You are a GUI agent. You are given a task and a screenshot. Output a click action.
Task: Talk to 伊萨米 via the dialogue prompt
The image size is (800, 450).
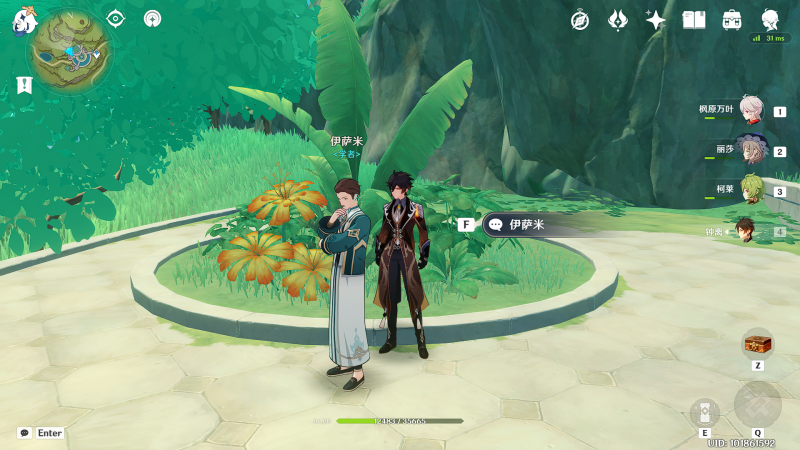(520, 224)
